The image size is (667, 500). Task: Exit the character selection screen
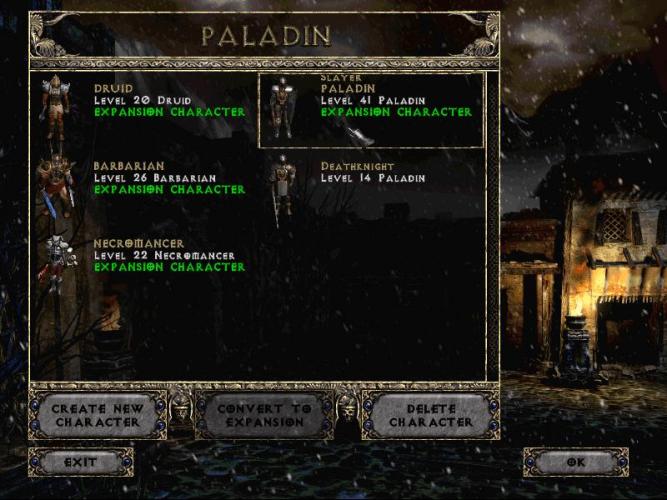click(80, 462)
